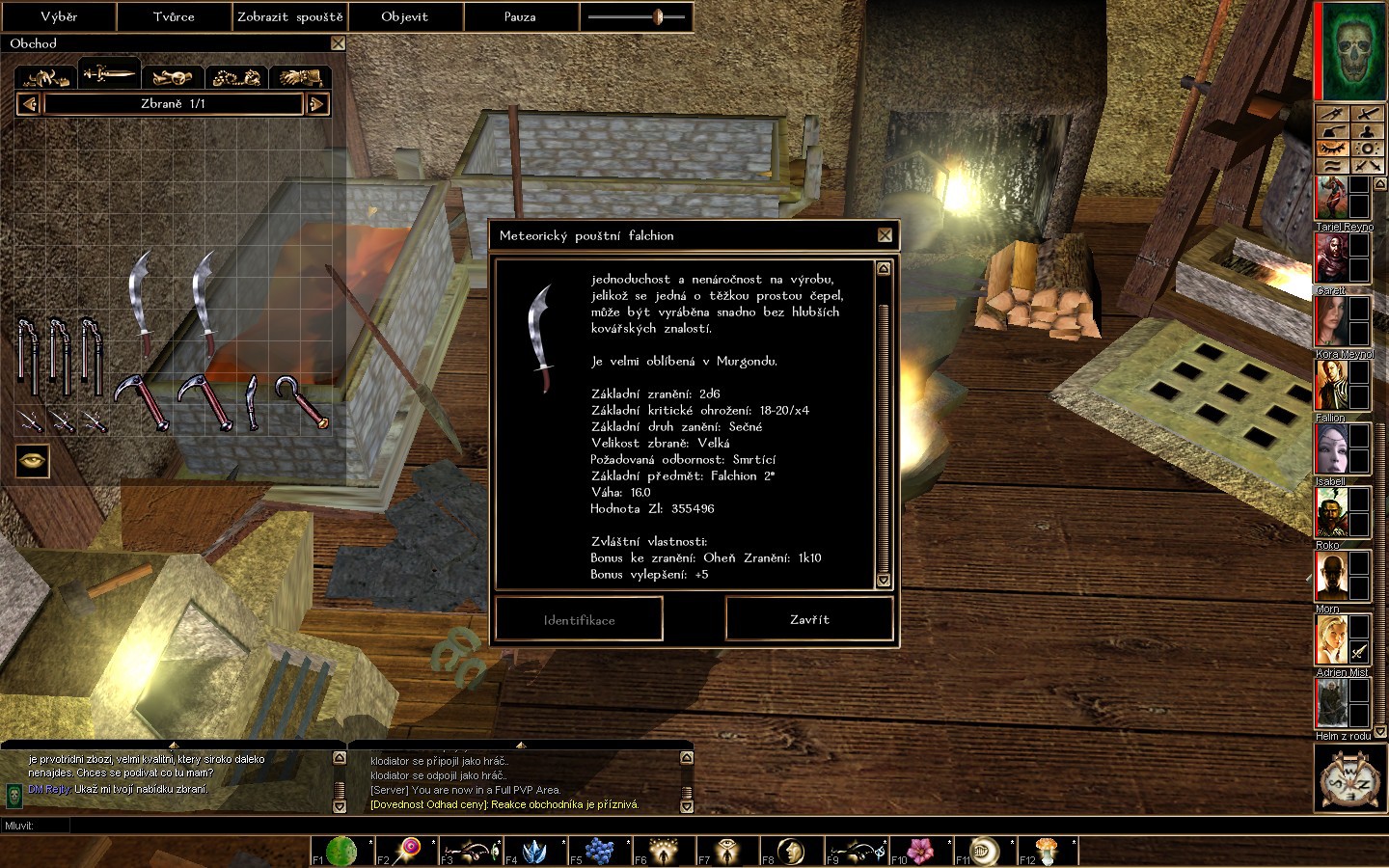Open the Výběr menu
1389x868 pixels.
point(59,16)
